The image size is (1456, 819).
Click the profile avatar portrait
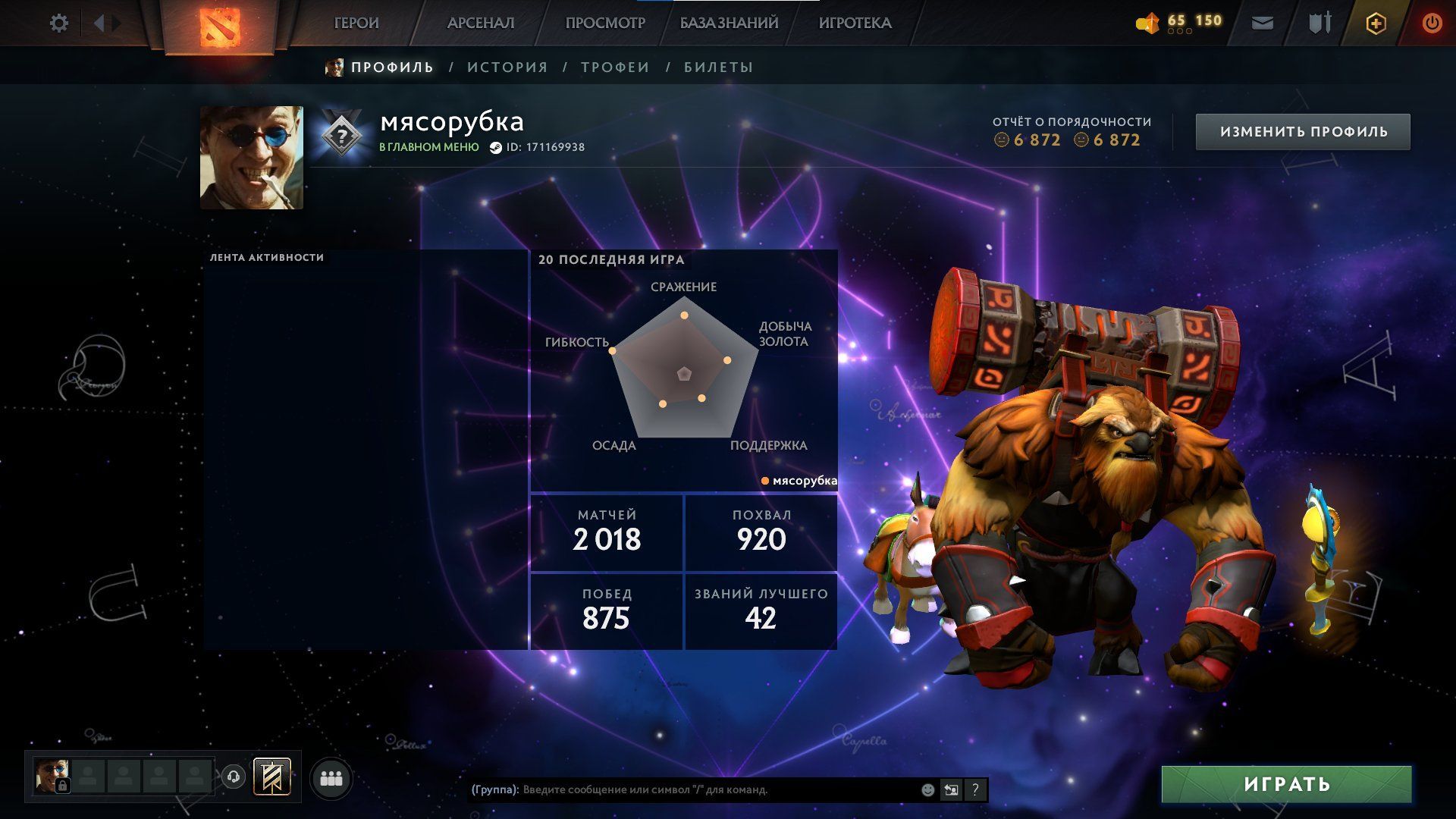click(251, 158)
